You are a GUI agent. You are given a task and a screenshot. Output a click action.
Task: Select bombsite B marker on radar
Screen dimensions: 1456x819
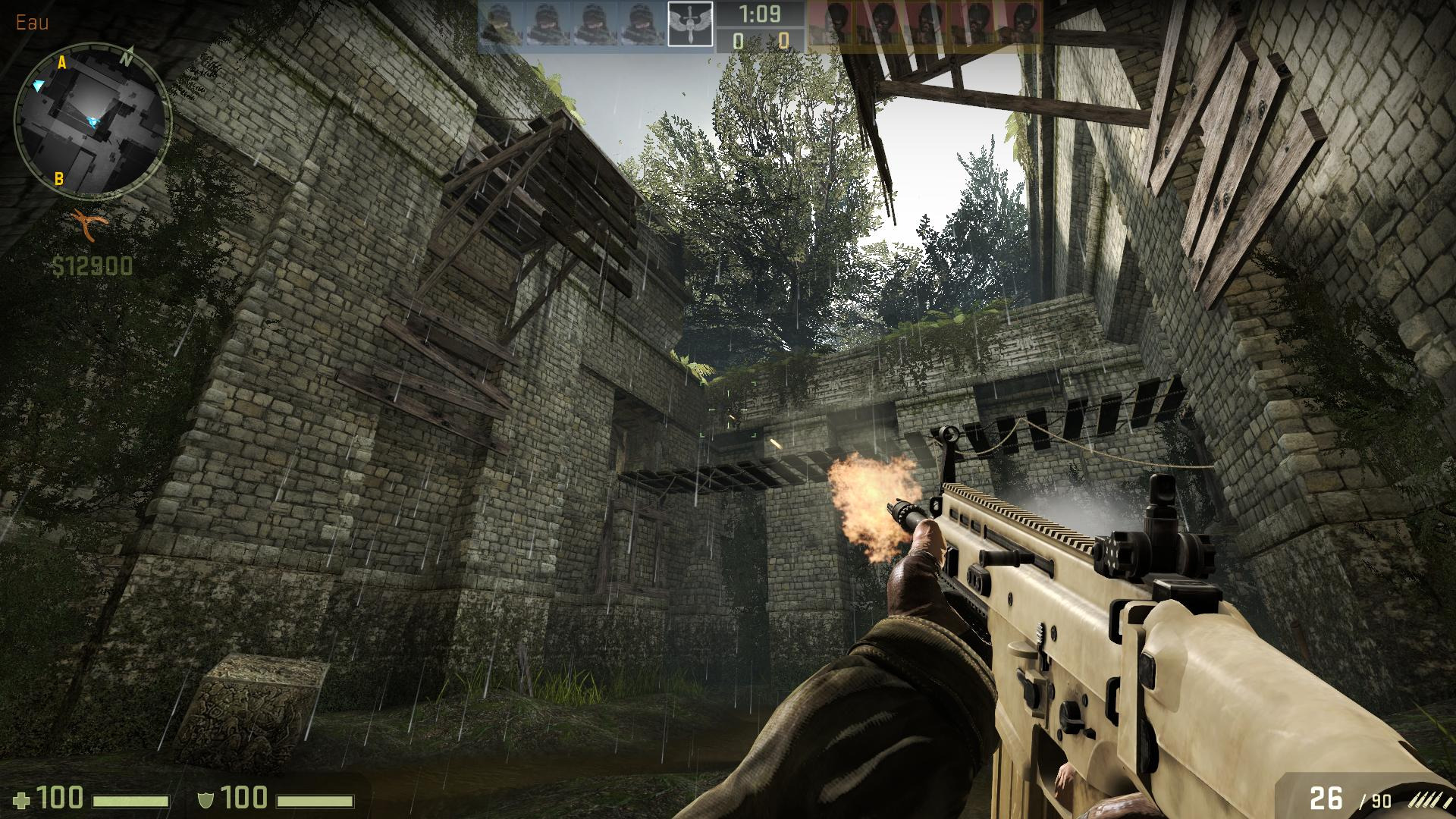click(58, 180)
